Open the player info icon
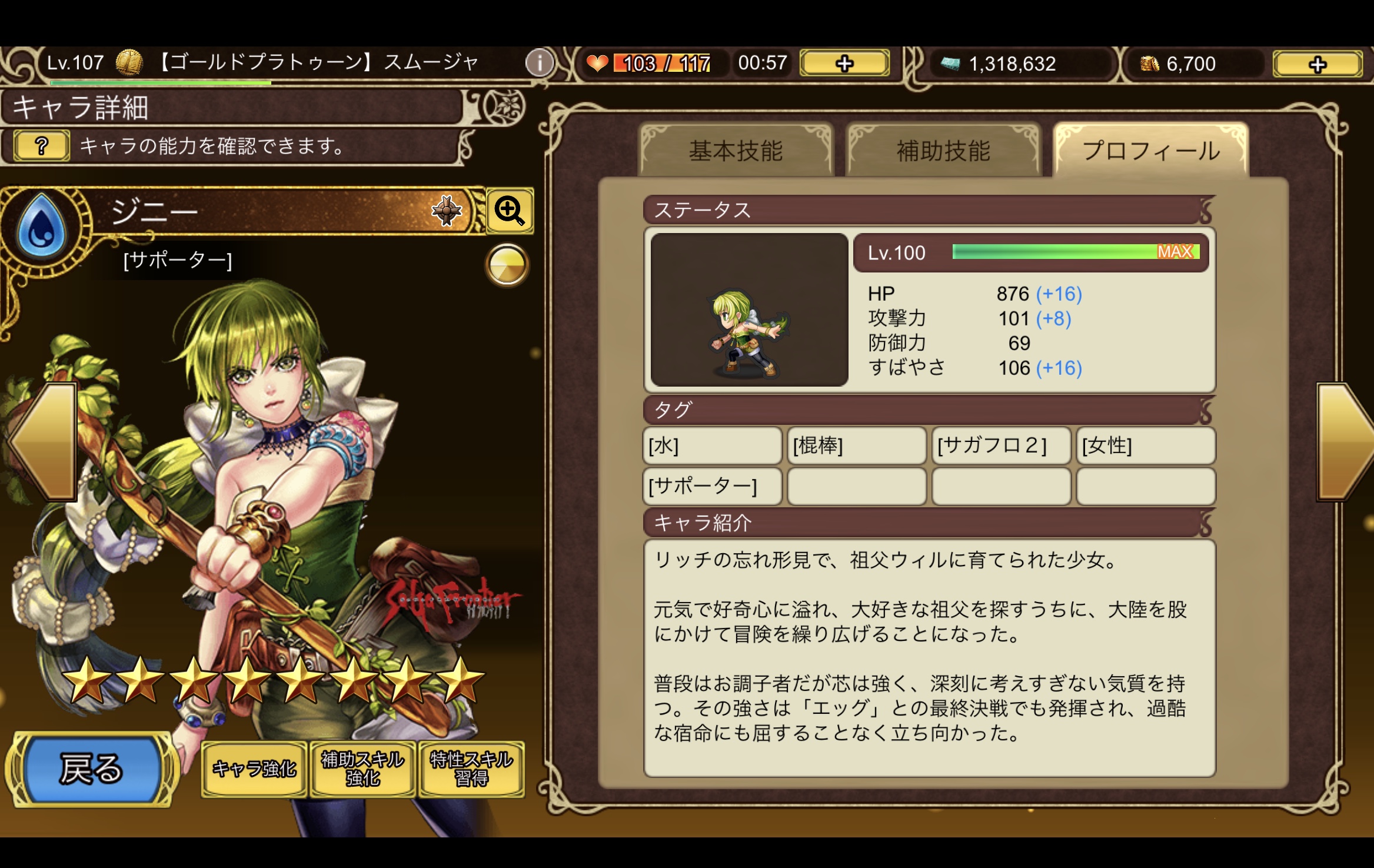This screenshot has width=1374, height=868. tap(539, 62)
